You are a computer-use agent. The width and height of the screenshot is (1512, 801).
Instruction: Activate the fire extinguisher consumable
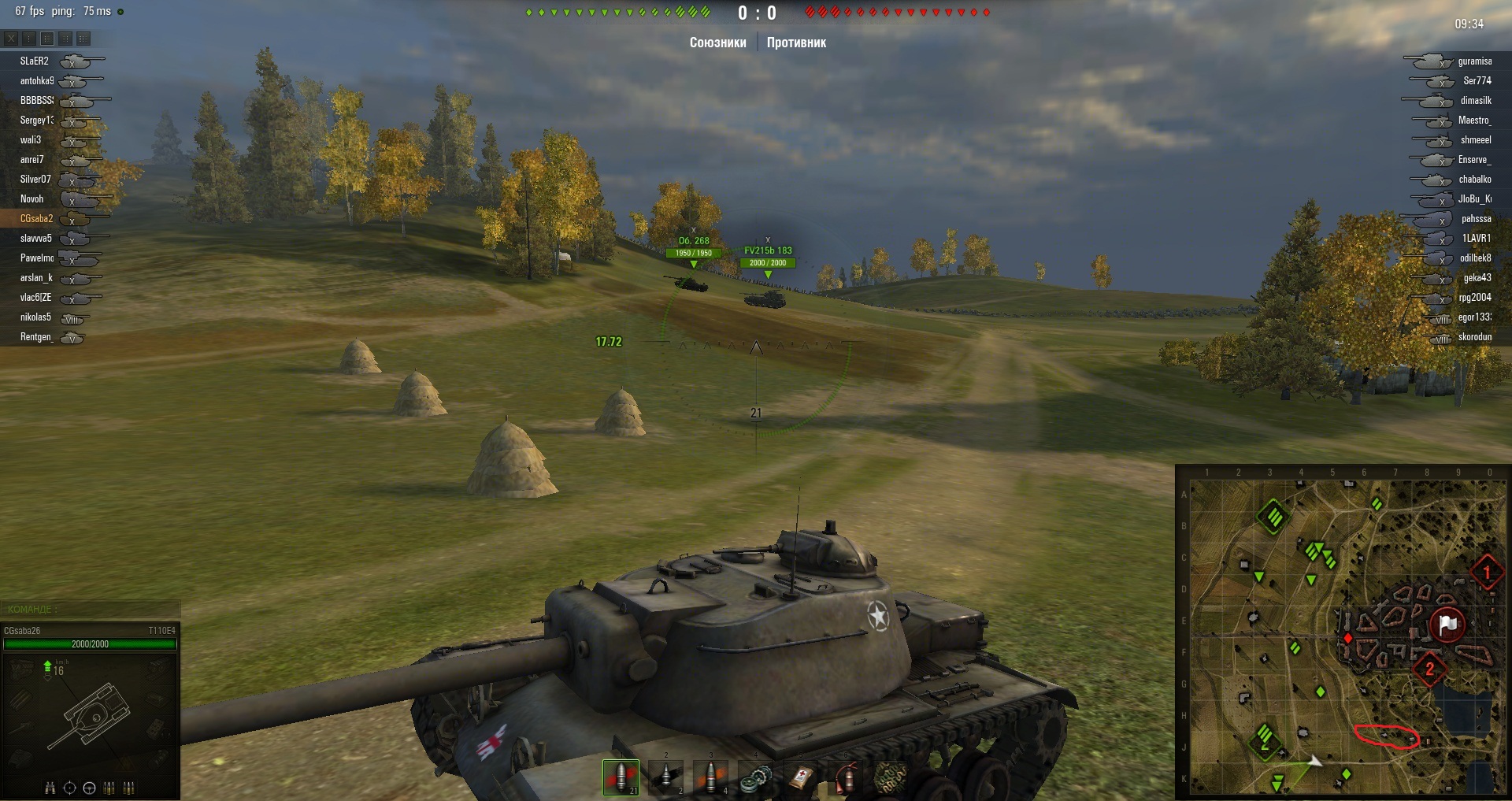tap(846, 777)
